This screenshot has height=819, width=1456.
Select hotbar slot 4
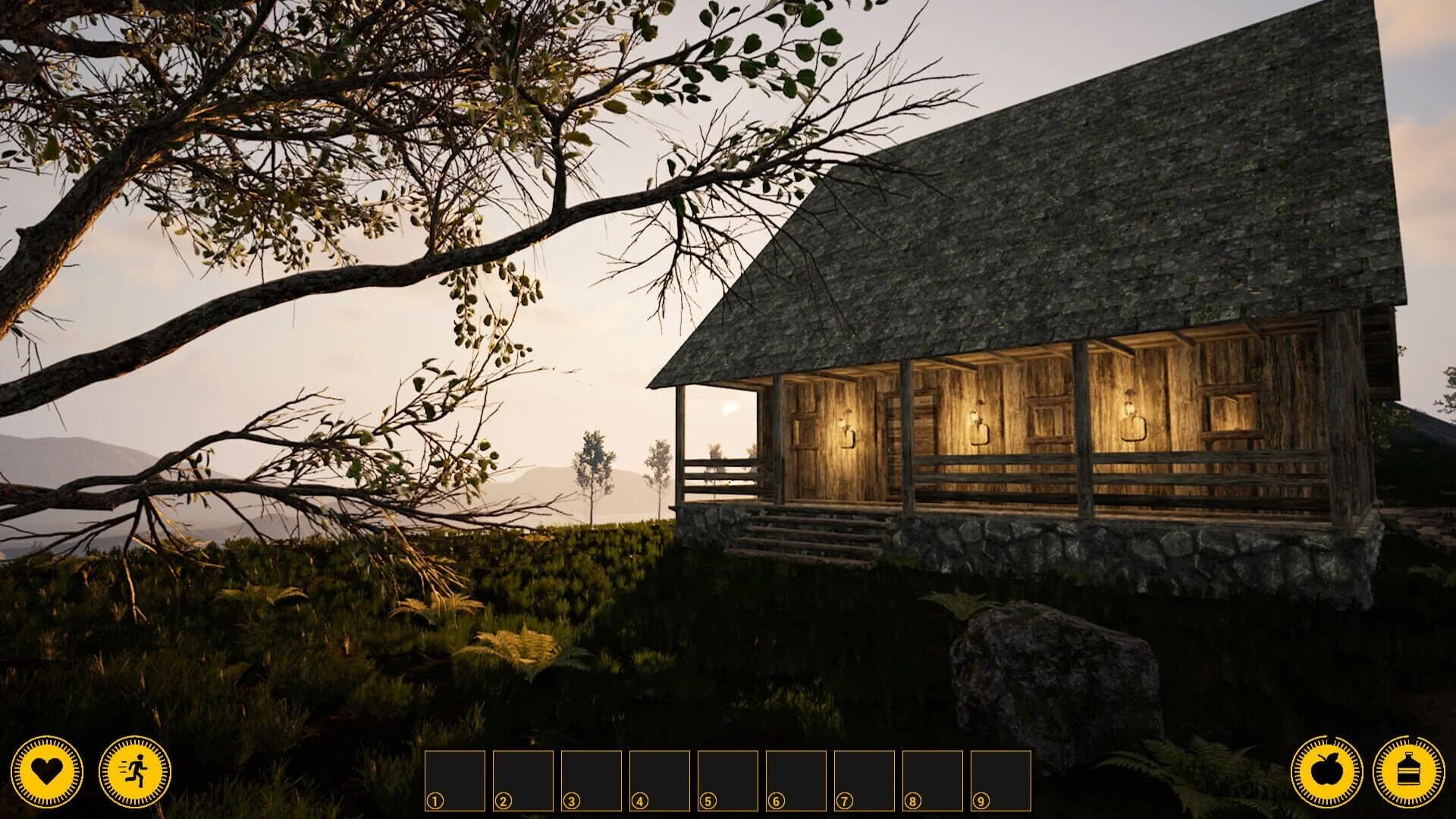pos(661,780)
